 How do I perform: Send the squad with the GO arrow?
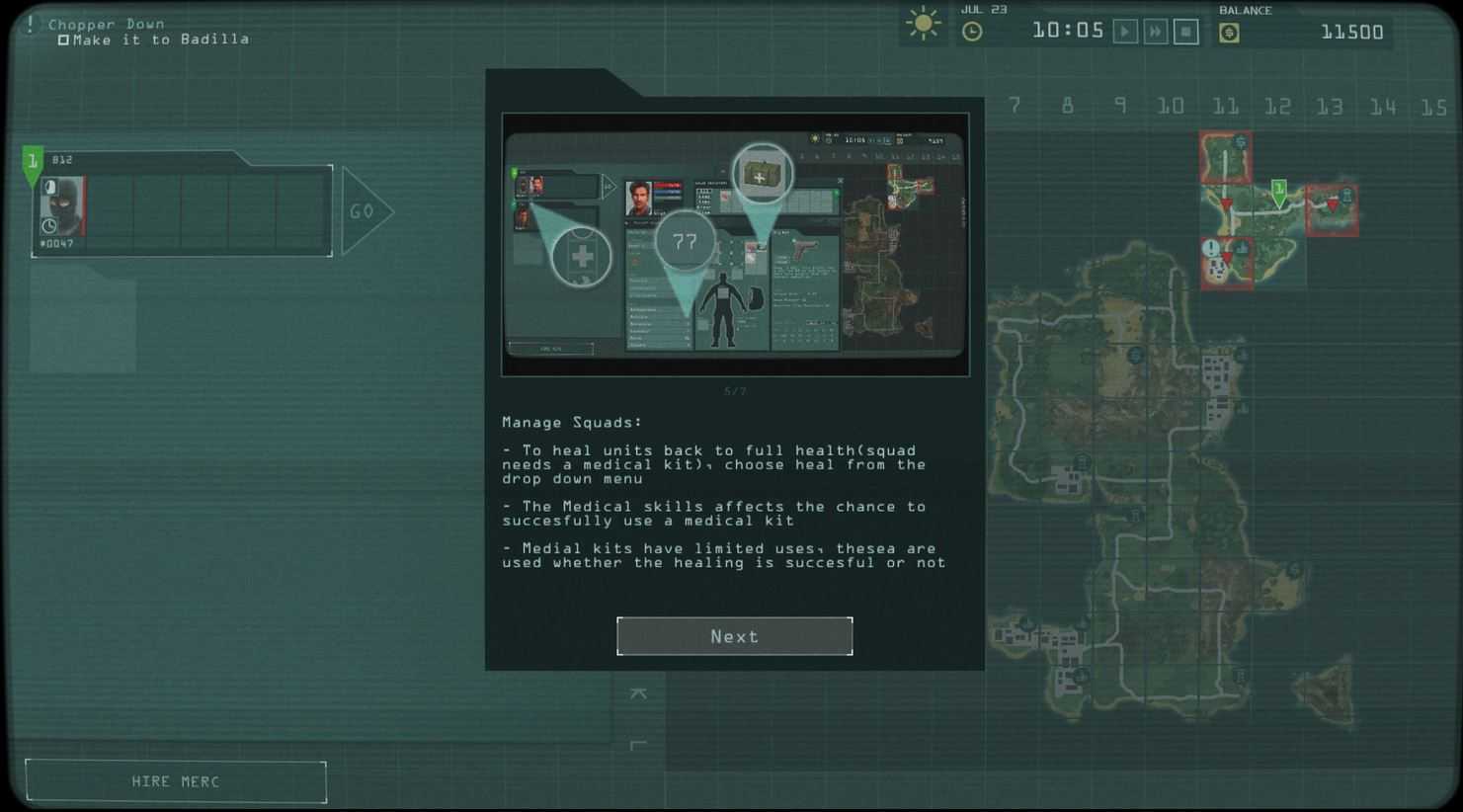(x=366, y=210)
